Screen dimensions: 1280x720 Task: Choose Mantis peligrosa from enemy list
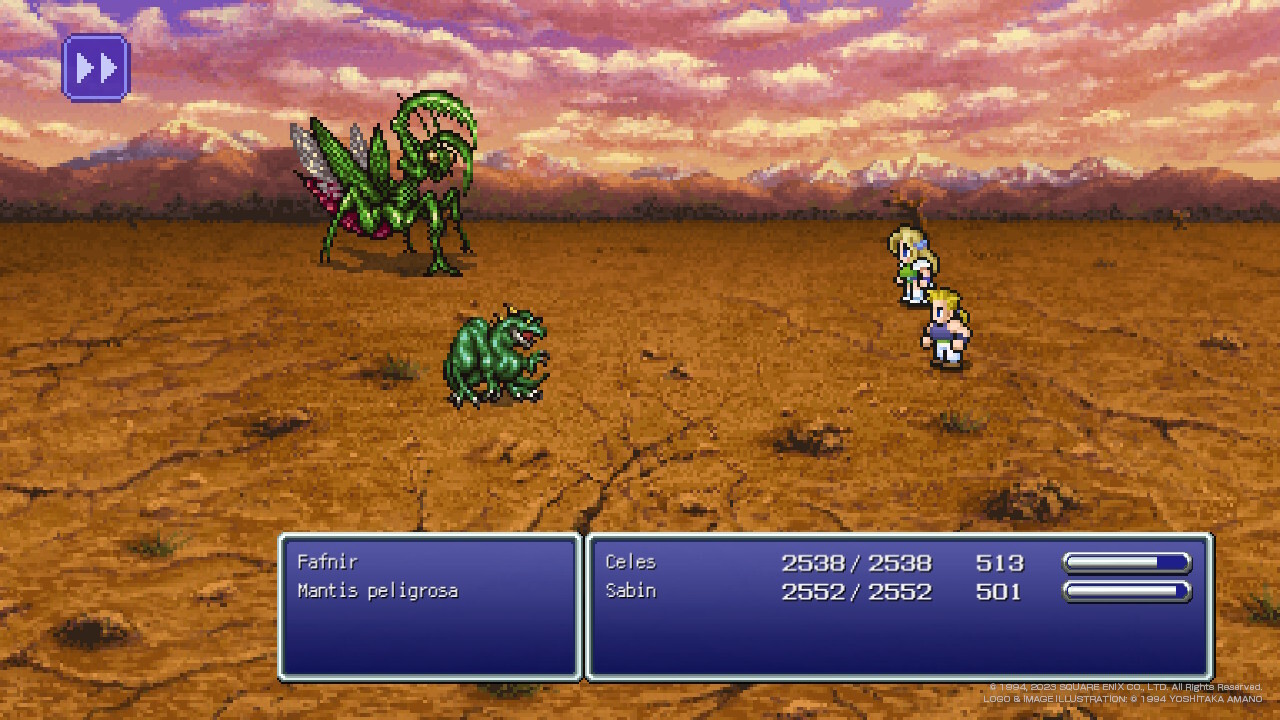[x=377, y=591]
